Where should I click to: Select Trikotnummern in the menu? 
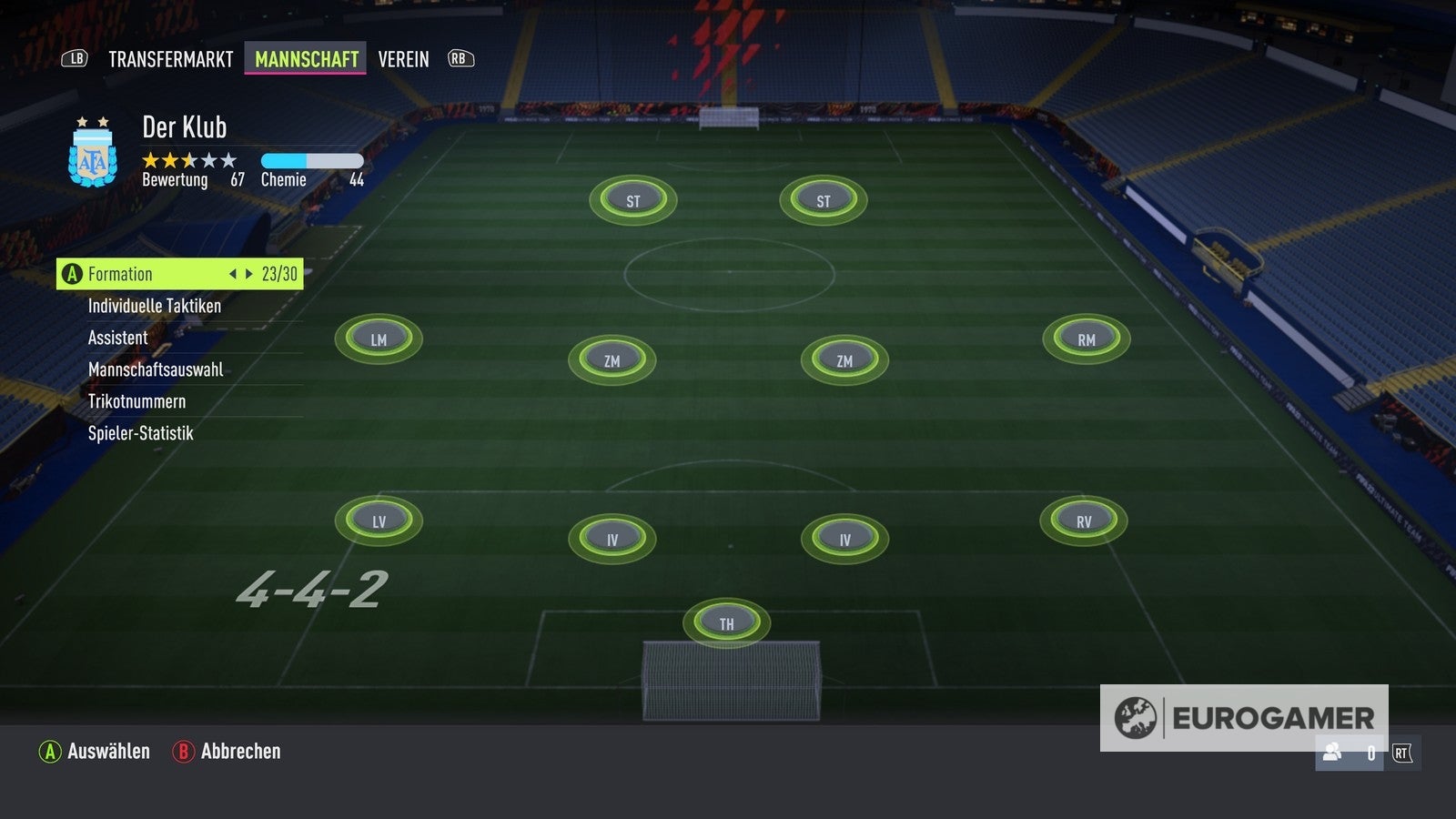[136, 401]
